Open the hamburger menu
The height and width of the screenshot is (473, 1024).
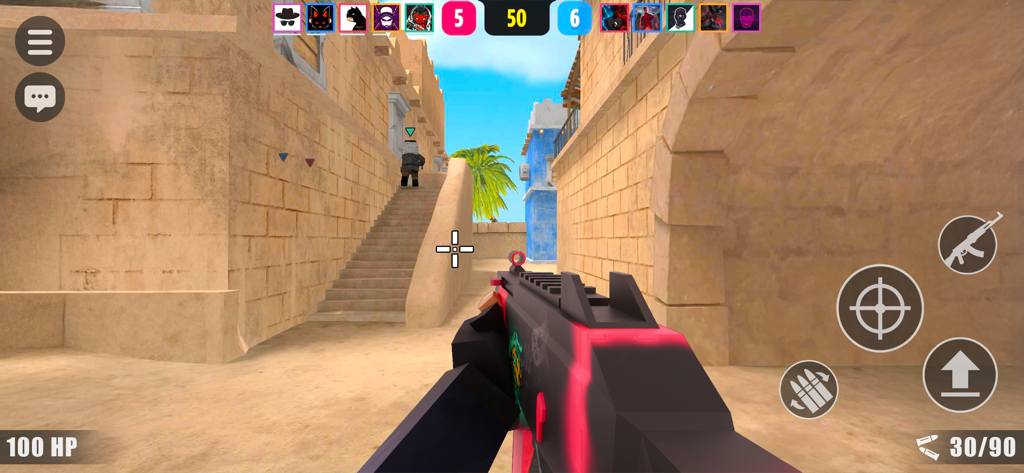40,41
